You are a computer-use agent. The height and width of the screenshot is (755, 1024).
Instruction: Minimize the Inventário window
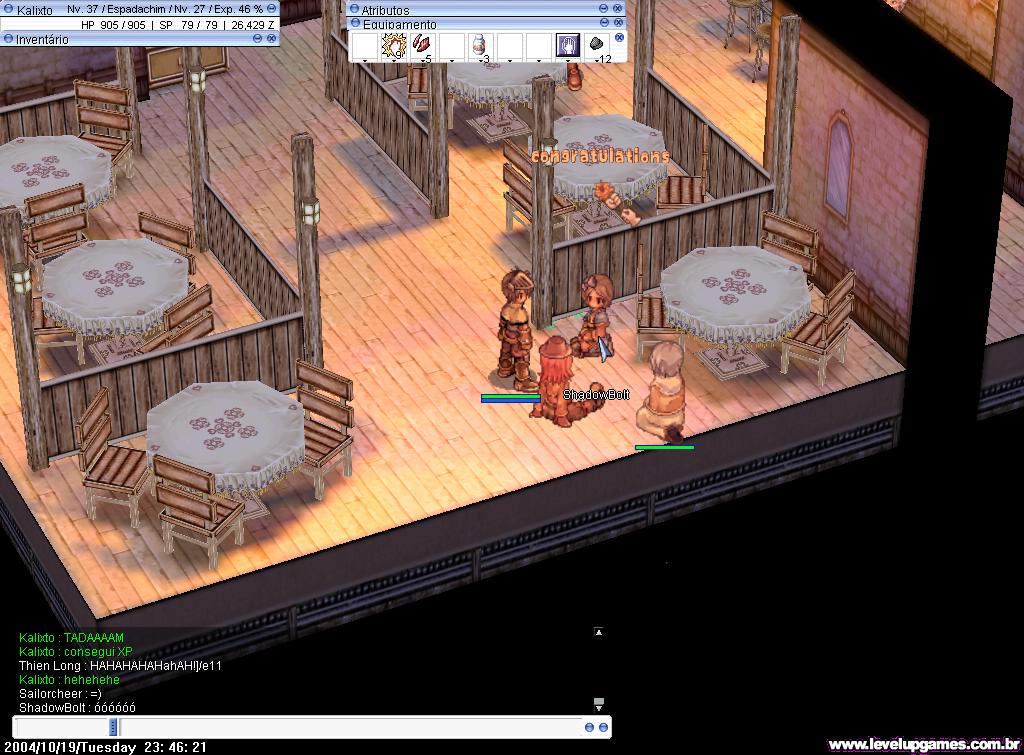coord(258,38)
